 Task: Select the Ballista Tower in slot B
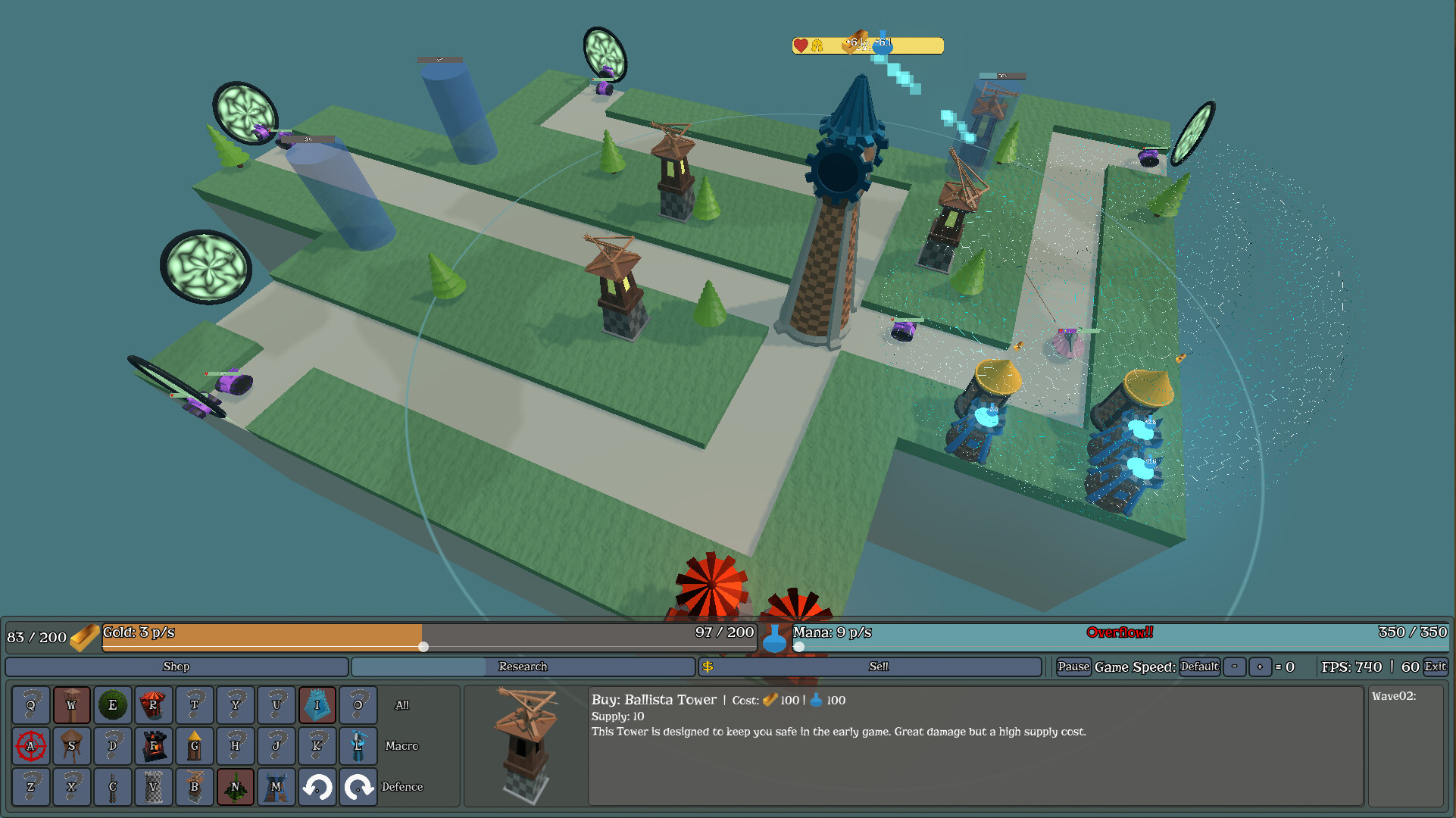point(194,787)
